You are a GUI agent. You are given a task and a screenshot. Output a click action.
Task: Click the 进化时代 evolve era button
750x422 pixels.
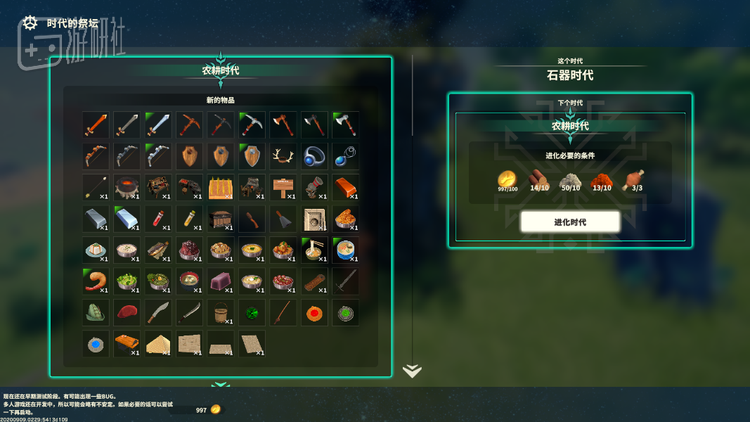[570, 221]
